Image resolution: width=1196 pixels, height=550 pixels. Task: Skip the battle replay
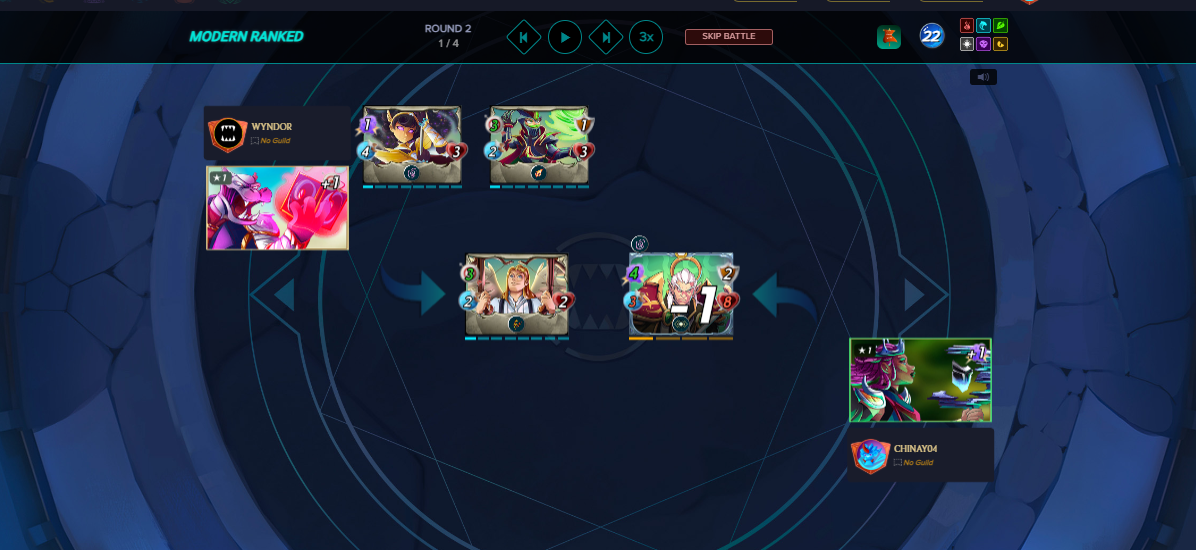point(728,37)
